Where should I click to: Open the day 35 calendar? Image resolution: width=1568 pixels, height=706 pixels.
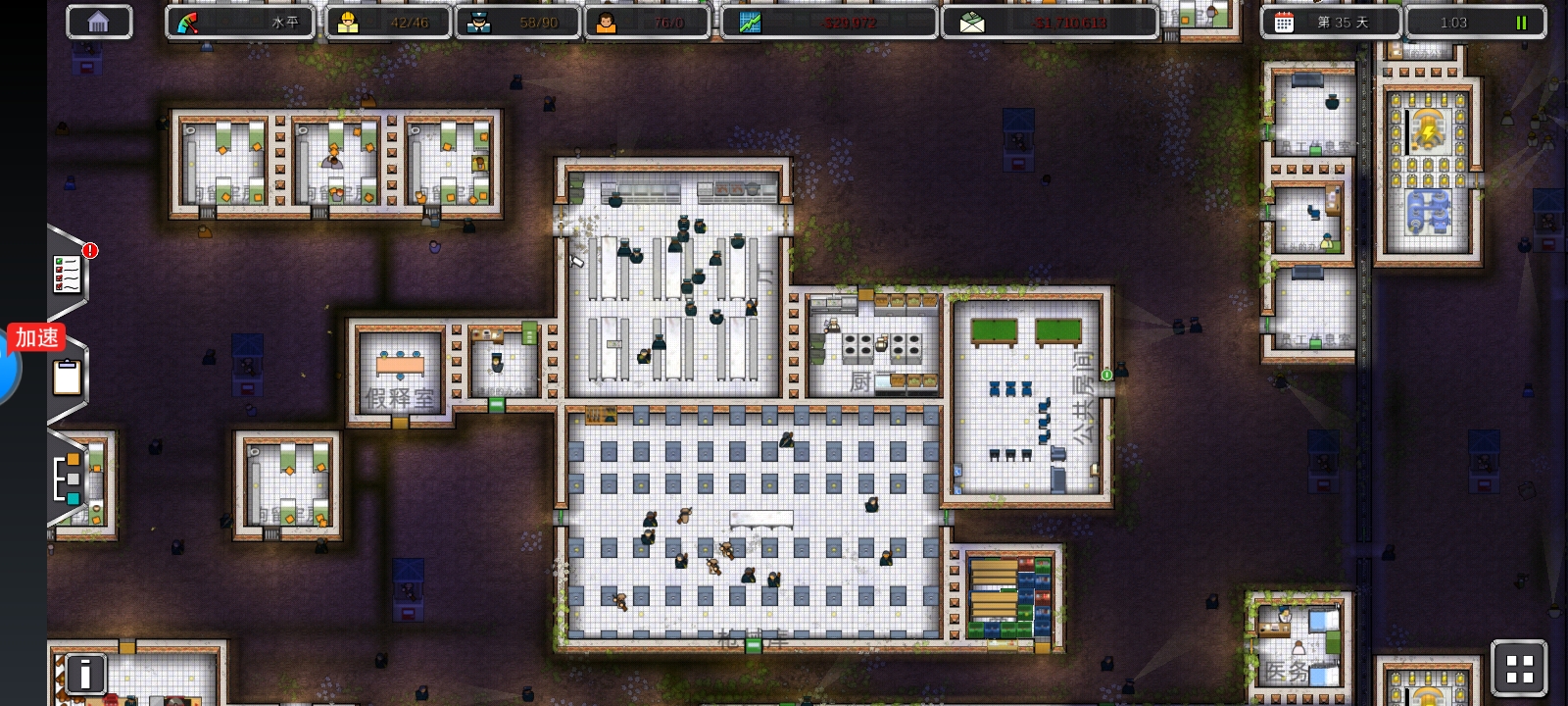tap(1330, 23)
